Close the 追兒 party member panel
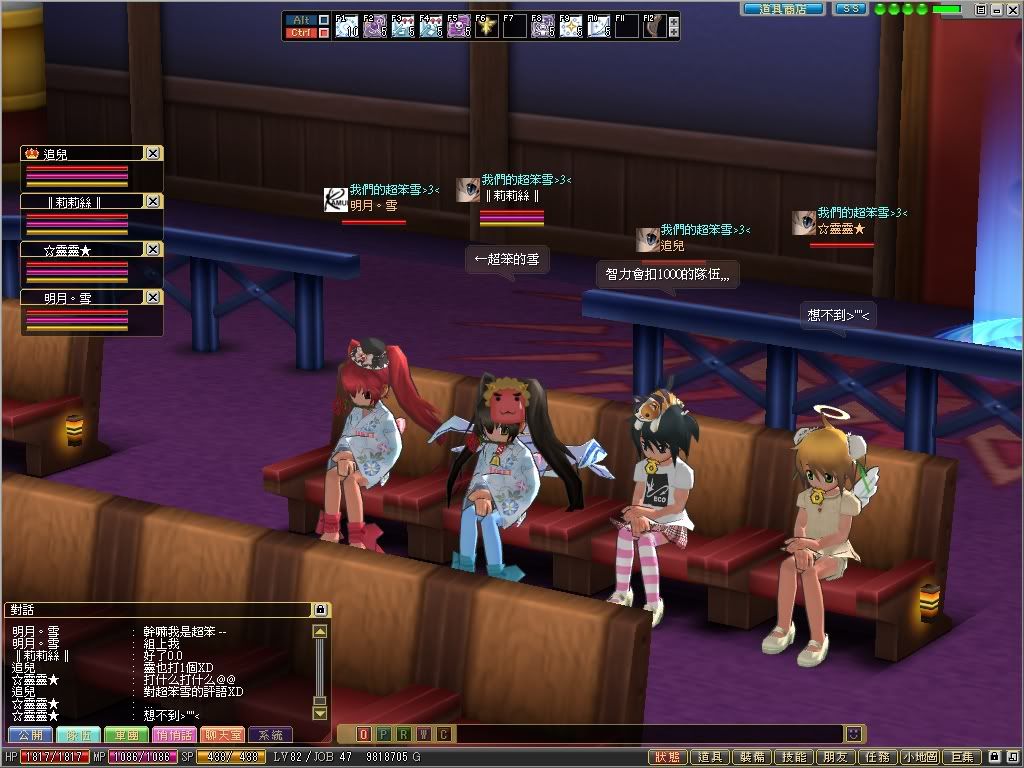 click(152, 154)
